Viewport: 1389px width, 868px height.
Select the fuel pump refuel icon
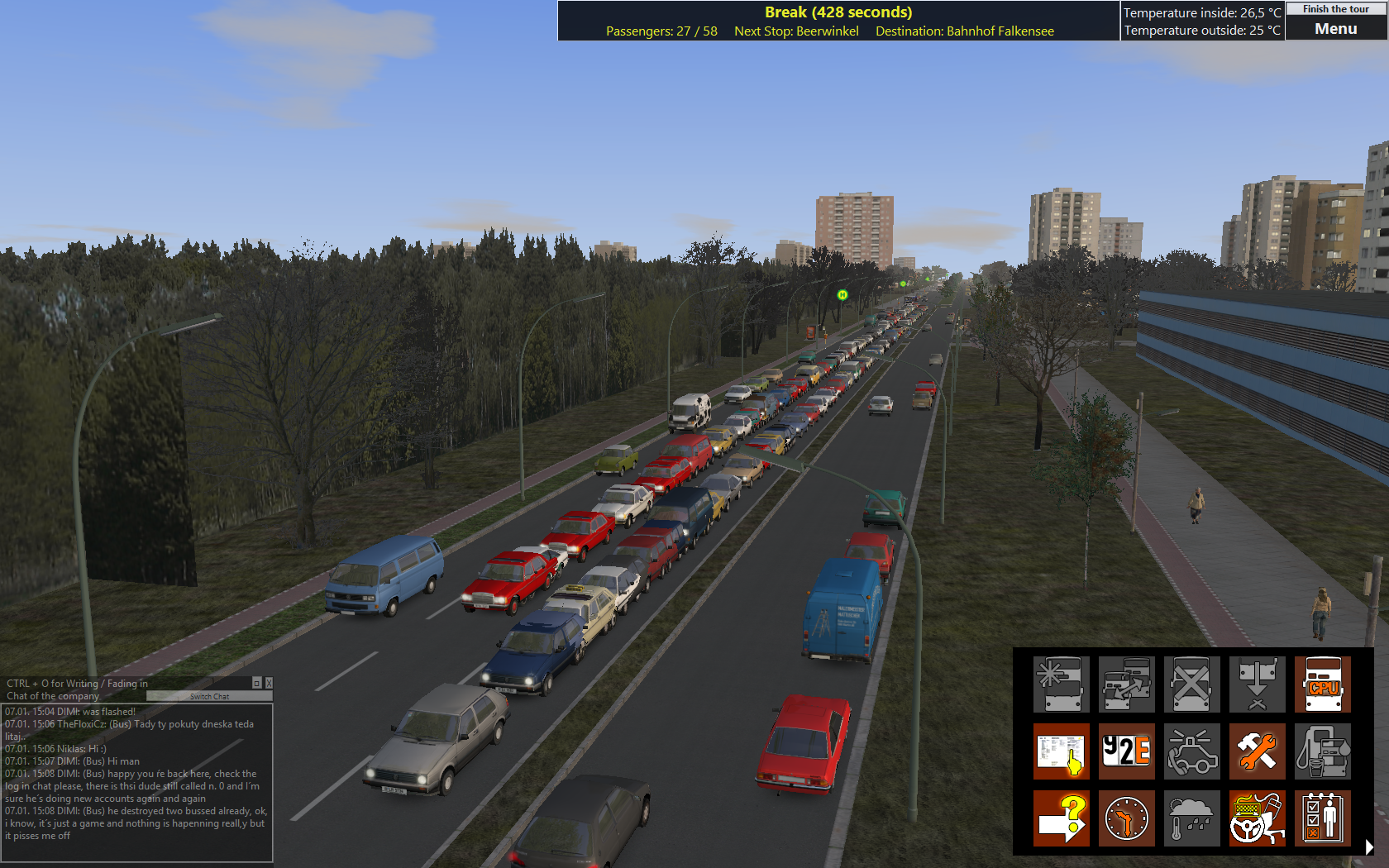[1322, 751]
